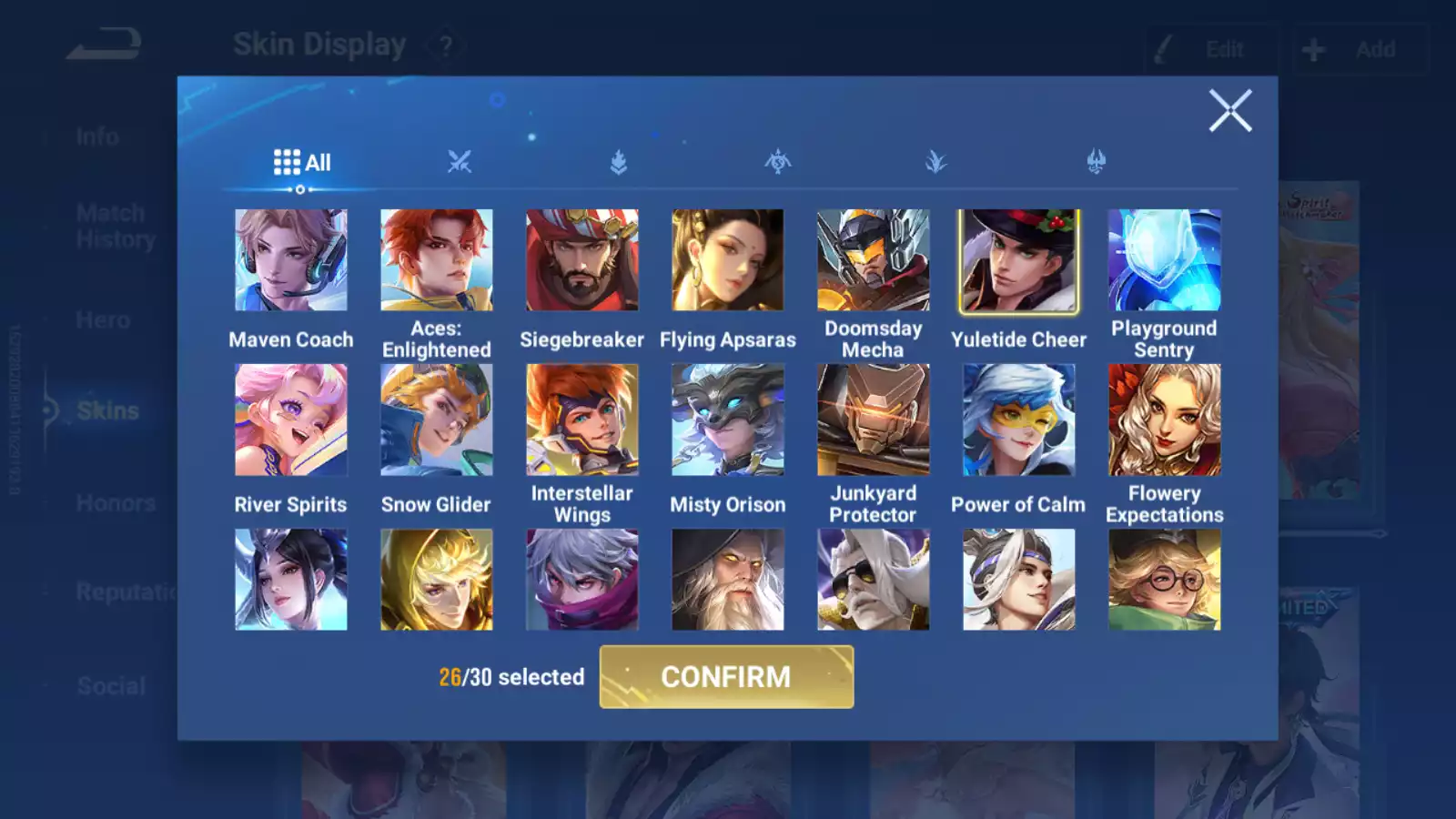Choose the Power of Calm skin
Screen dimensions: 1456x819
tap(1018, 420)
